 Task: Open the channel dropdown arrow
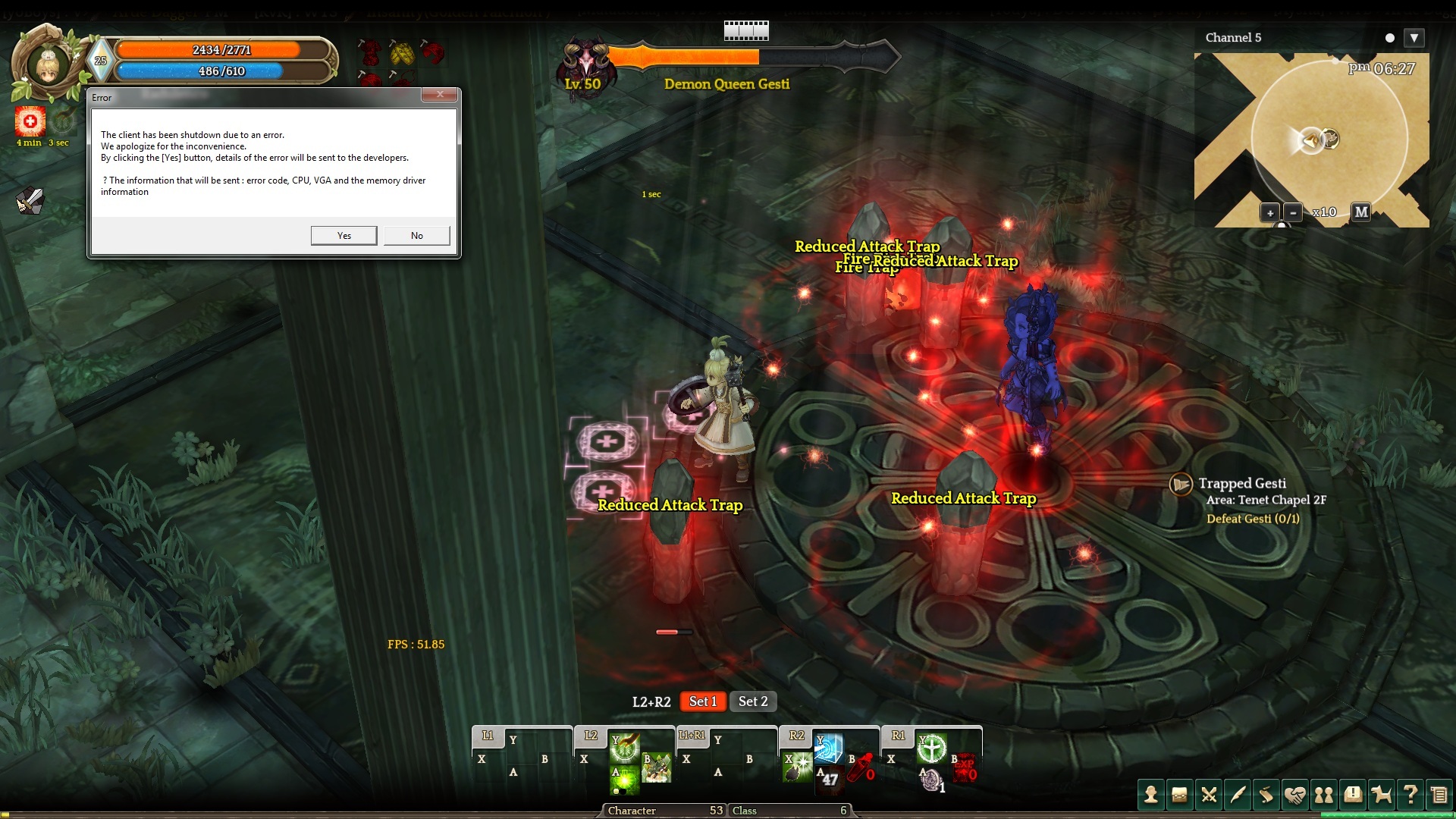point(1414,38)
